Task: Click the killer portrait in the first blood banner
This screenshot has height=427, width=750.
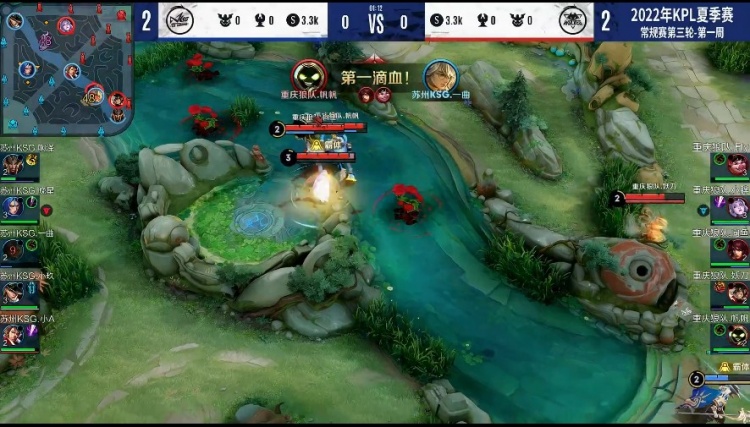Action: (307, 76)
